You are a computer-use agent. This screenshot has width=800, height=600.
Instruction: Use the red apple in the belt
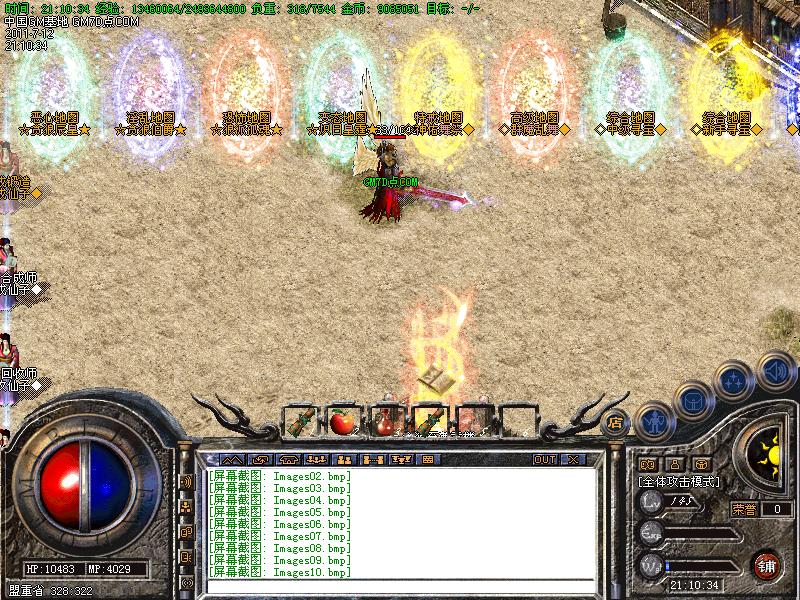coord(343,421)
